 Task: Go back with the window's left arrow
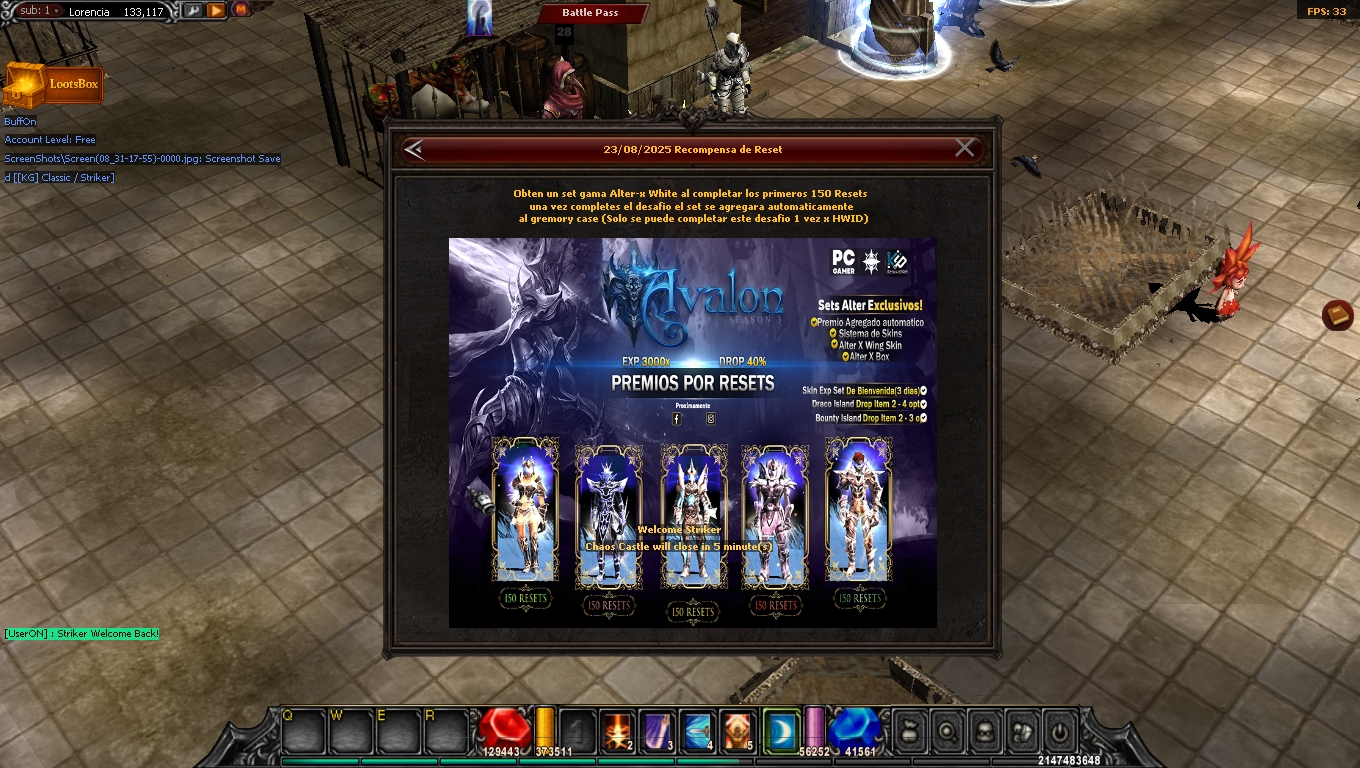[414, 149]
